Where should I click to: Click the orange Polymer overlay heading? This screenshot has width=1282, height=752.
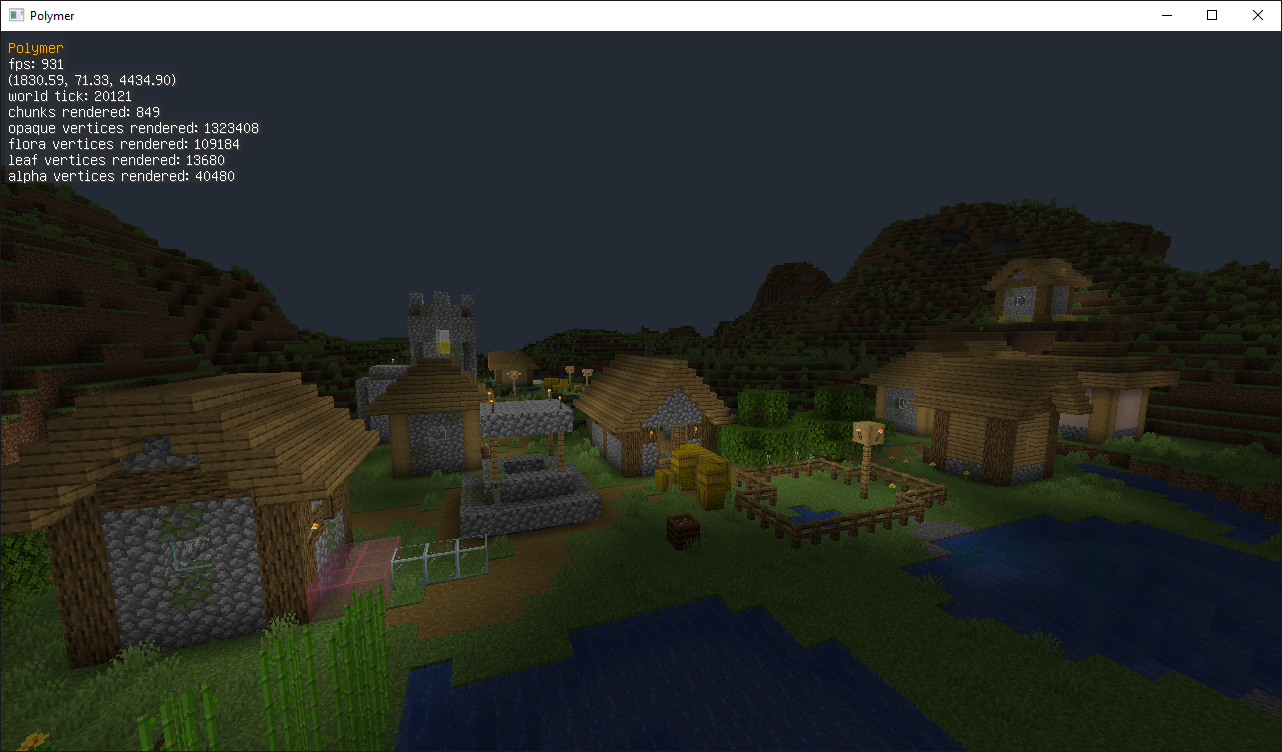[35, 47]
